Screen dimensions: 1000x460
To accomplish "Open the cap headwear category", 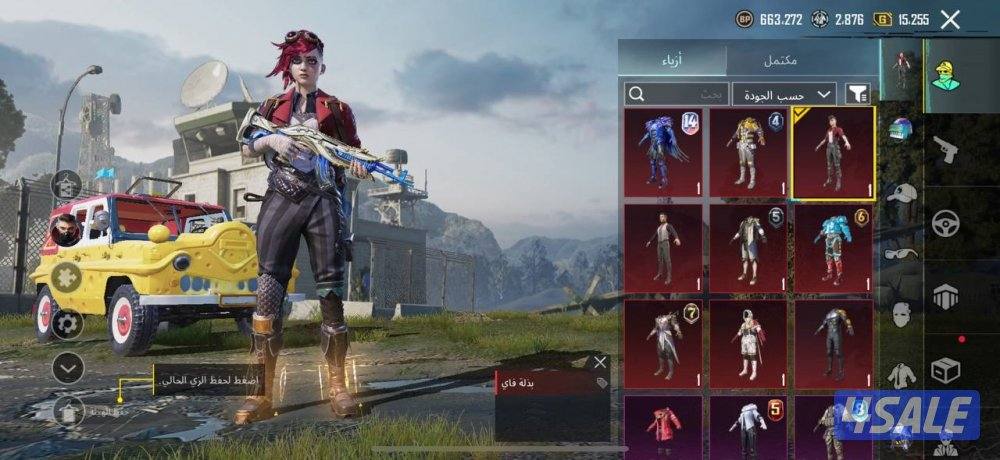I will click(x=902, y=193).
